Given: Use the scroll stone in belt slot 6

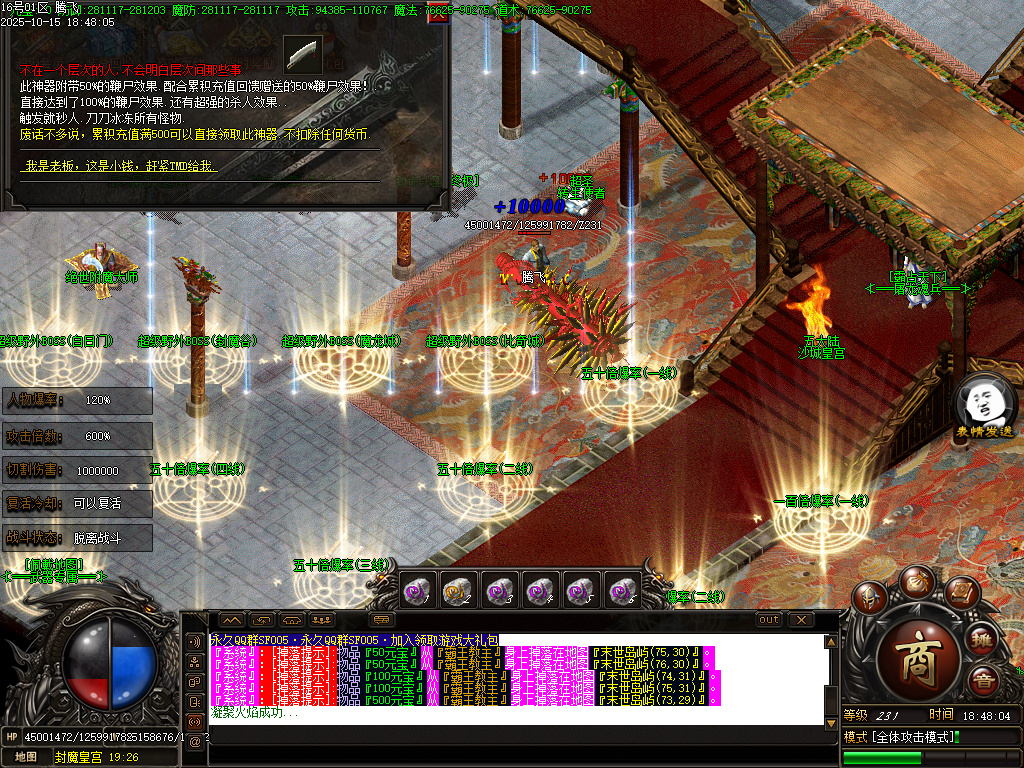Looking at the screenshot, I should pos(622,591).
